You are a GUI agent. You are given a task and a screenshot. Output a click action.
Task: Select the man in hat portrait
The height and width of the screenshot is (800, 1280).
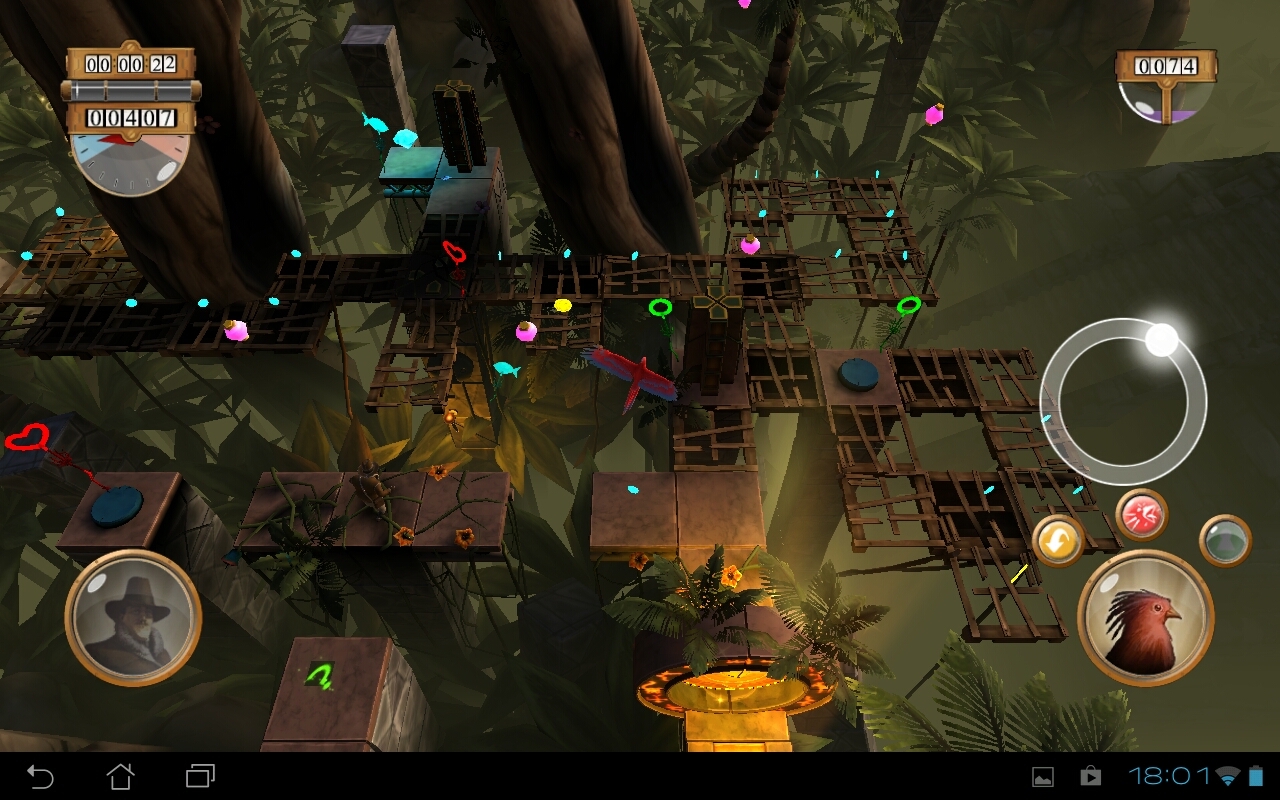click(133, 617)
